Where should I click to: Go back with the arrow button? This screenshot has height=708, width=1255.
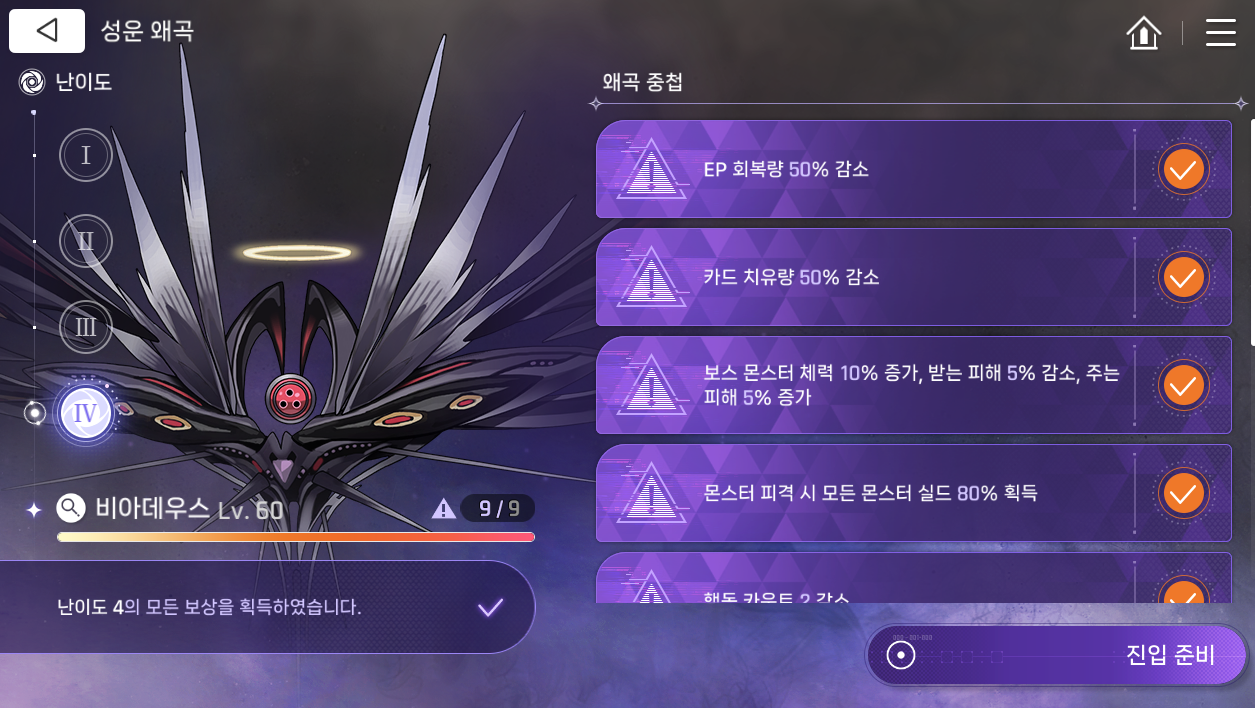point(47,31)
